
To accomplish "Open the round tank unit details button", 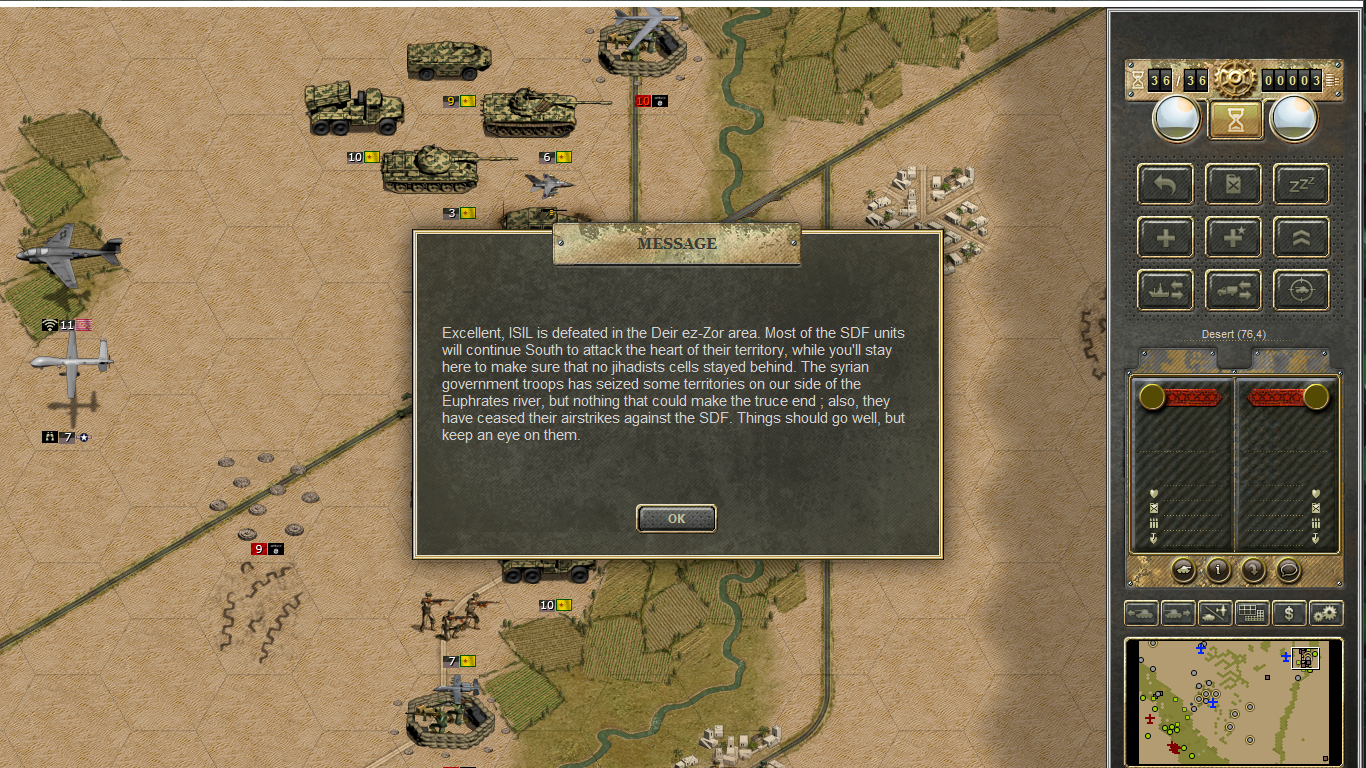I will point(1183,569).
